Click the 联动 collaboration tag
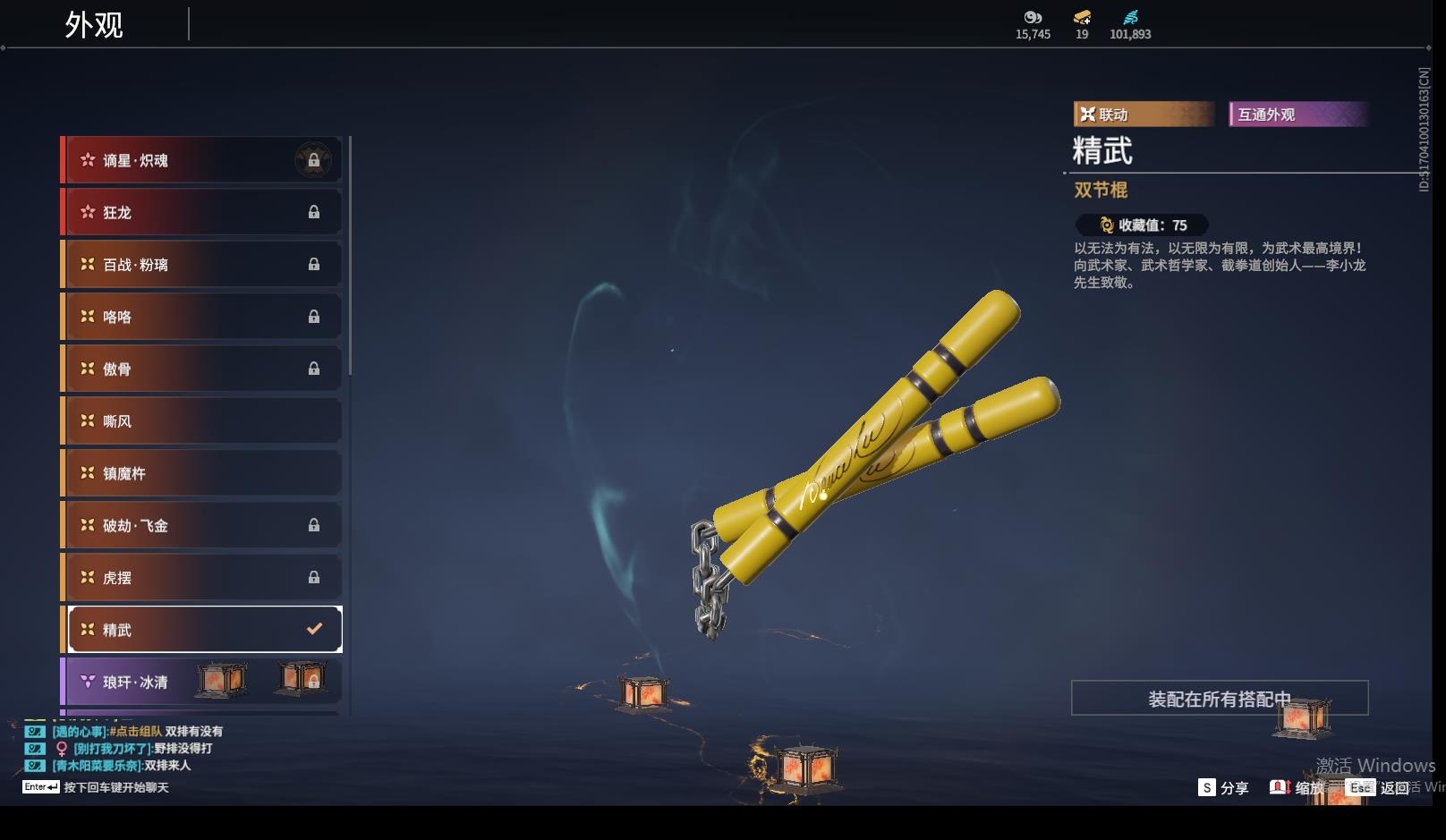The image size is (1446, 840). [x=1142, y=115]
